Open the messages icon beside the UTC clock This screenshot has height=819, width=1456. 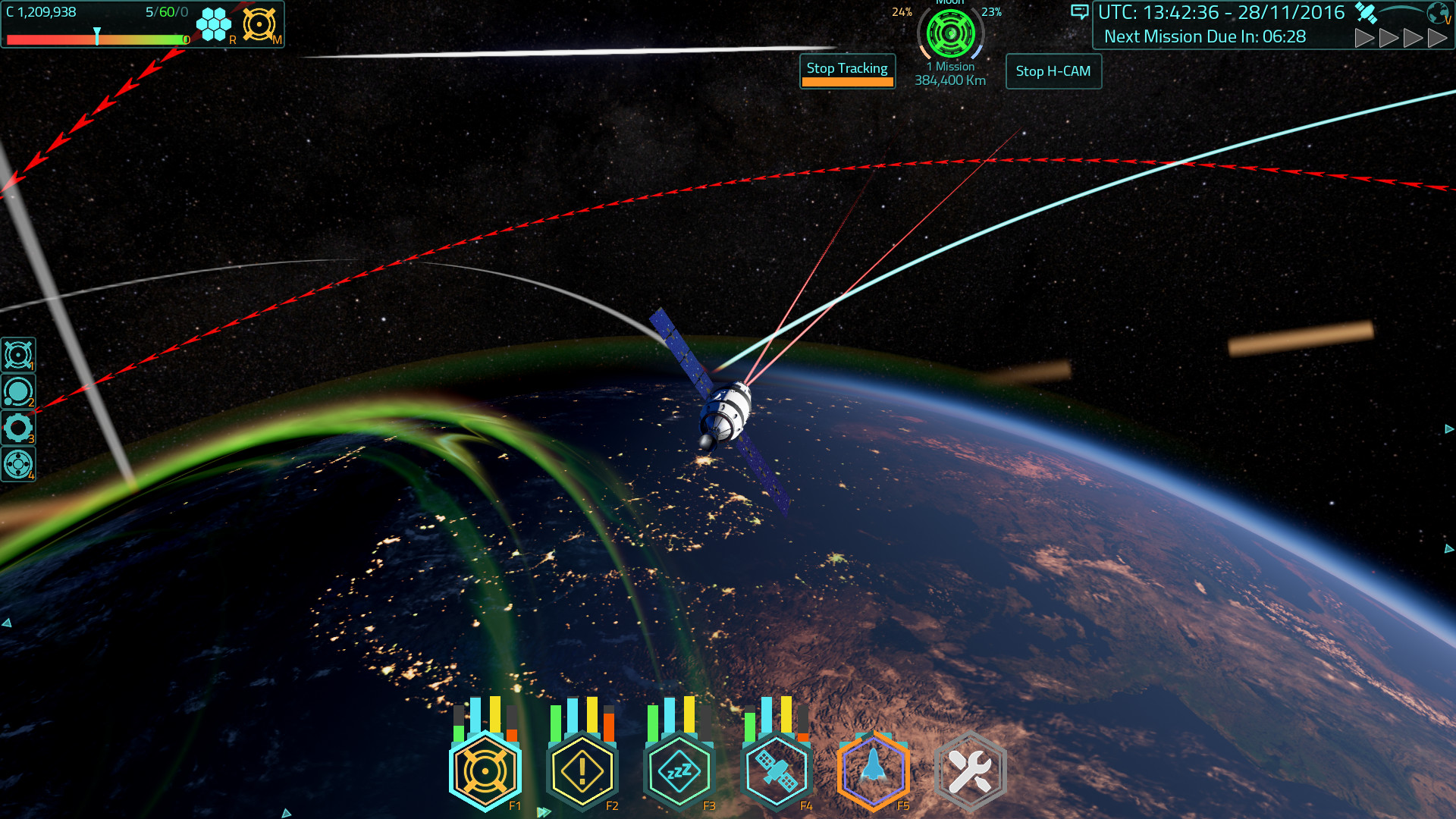tap(1079, 13)
